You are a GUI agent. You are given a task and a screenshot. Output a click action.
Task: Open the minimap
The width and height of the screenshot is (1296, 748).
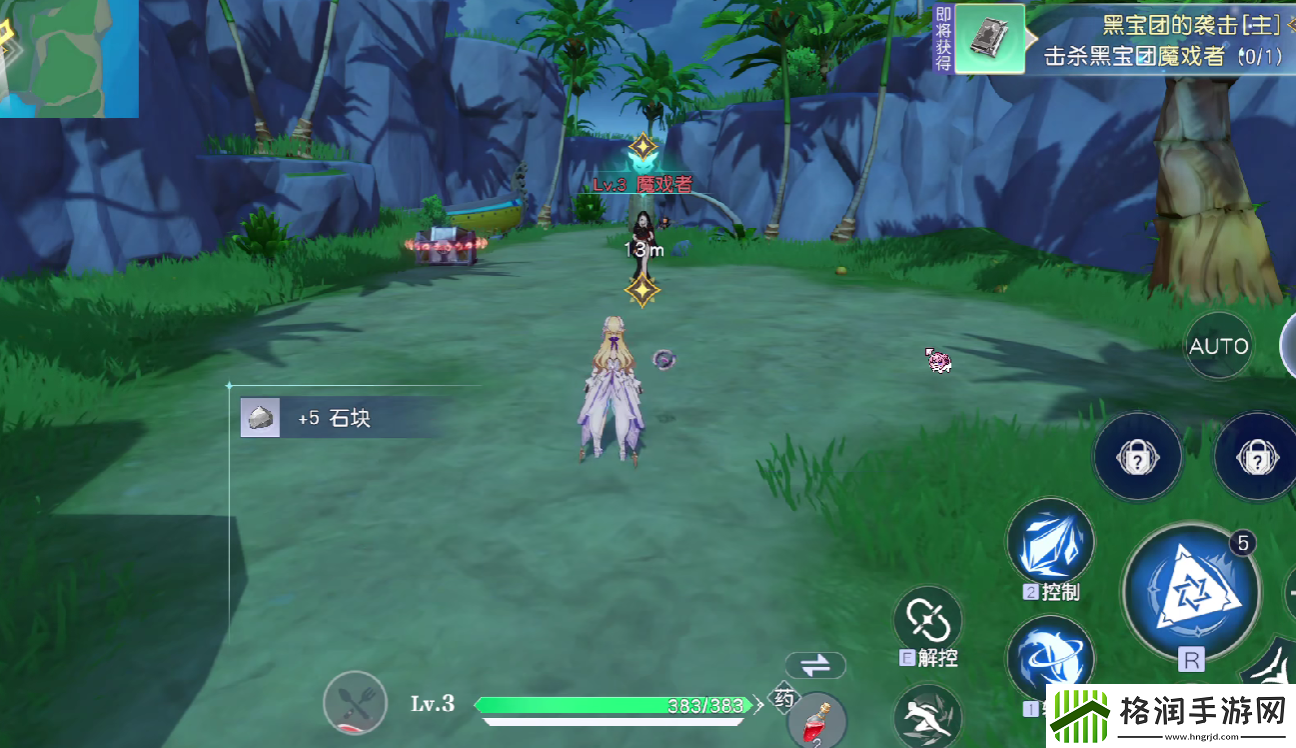coord(68,58)
